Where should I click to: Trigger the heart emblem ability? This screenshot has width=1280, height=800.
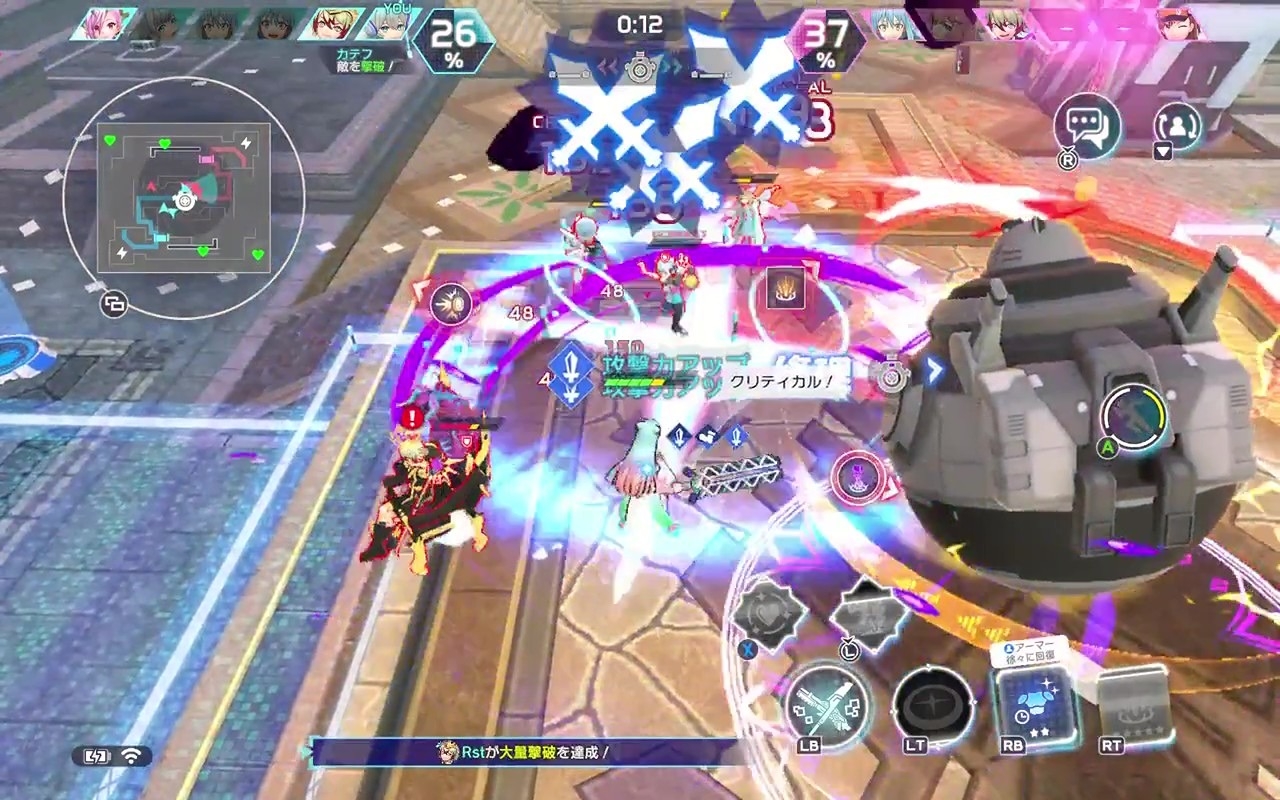tap(768, 612)
